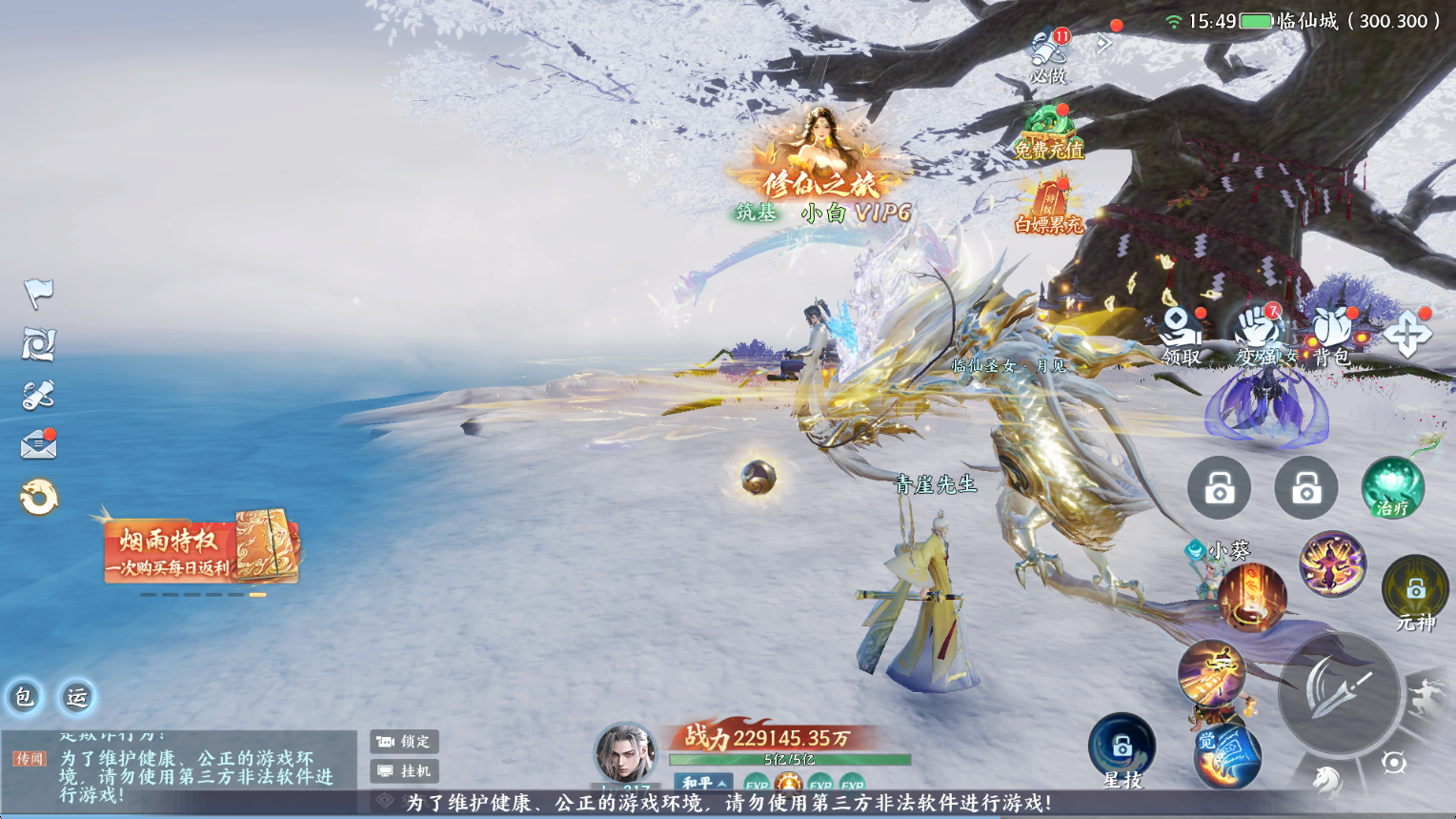Open the 背包 backpack icon
The width and height of the screenshot is (1456, 819).
point(1331,336)
